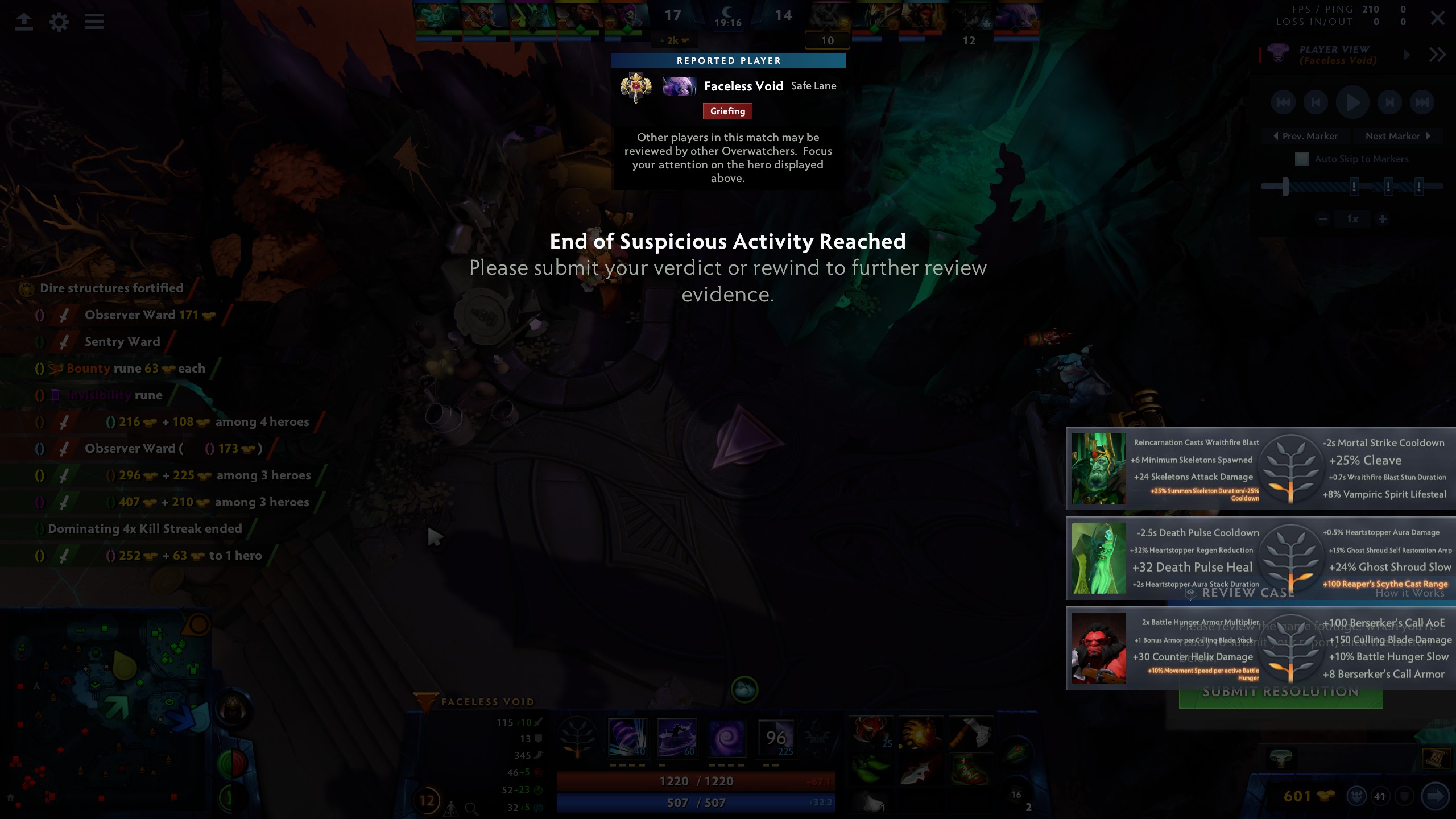Click the magnifier icon beside the hero stats
The image size is (1456, 819).
coord(471,808)
